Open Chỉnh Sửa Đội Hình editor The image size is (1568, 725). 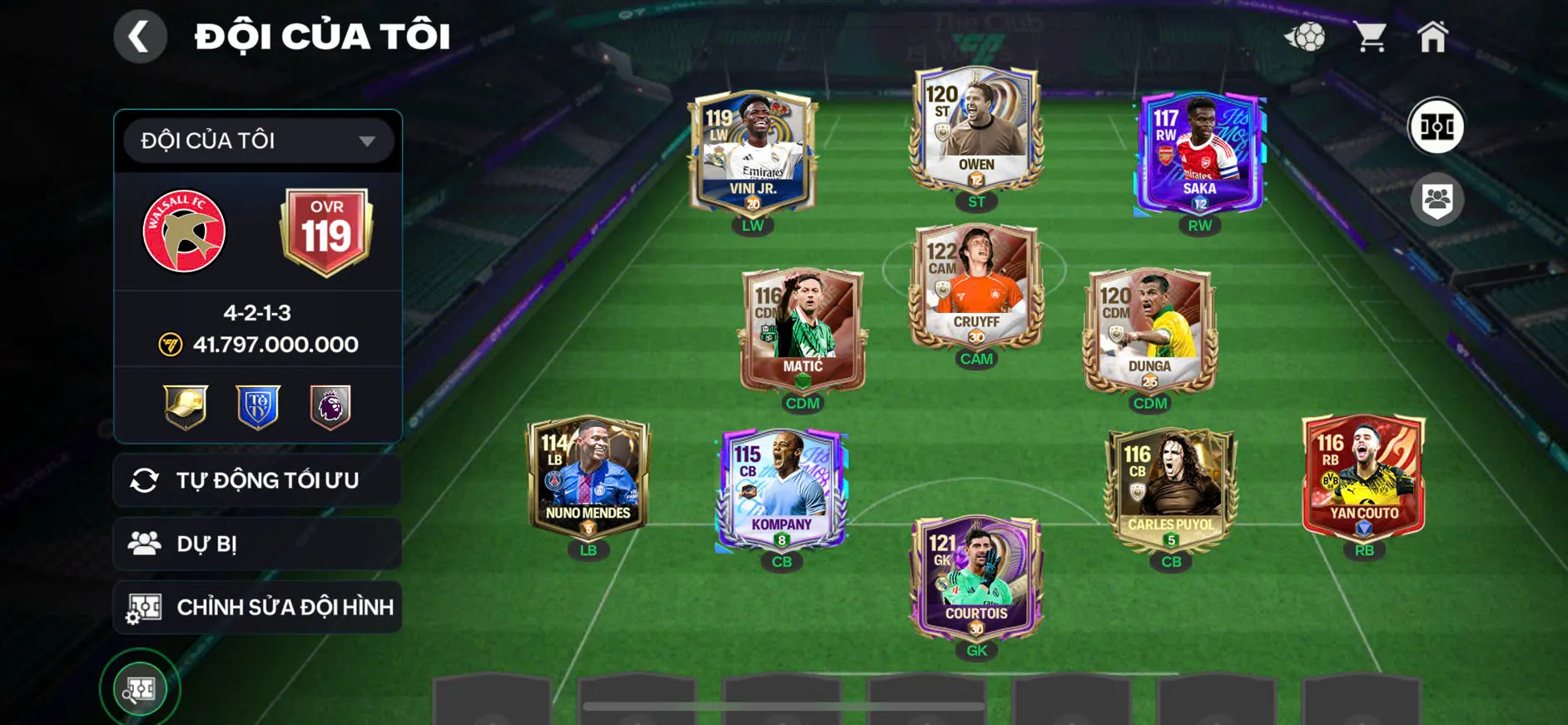click(x=257, y=607)
